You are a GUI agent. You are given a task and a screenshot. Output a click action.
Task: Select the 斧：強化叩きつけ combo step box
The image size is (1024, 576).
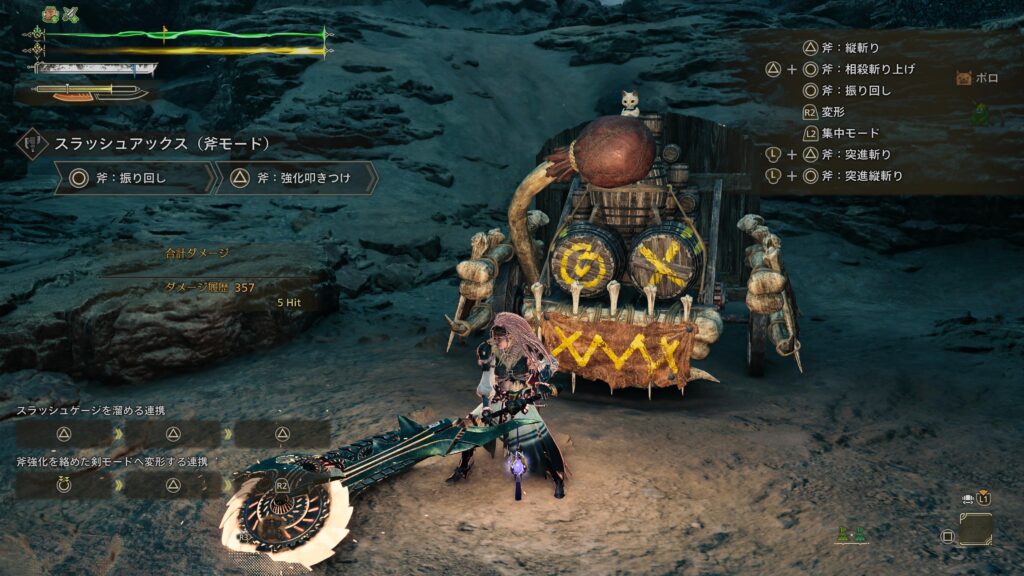[295, 178]
